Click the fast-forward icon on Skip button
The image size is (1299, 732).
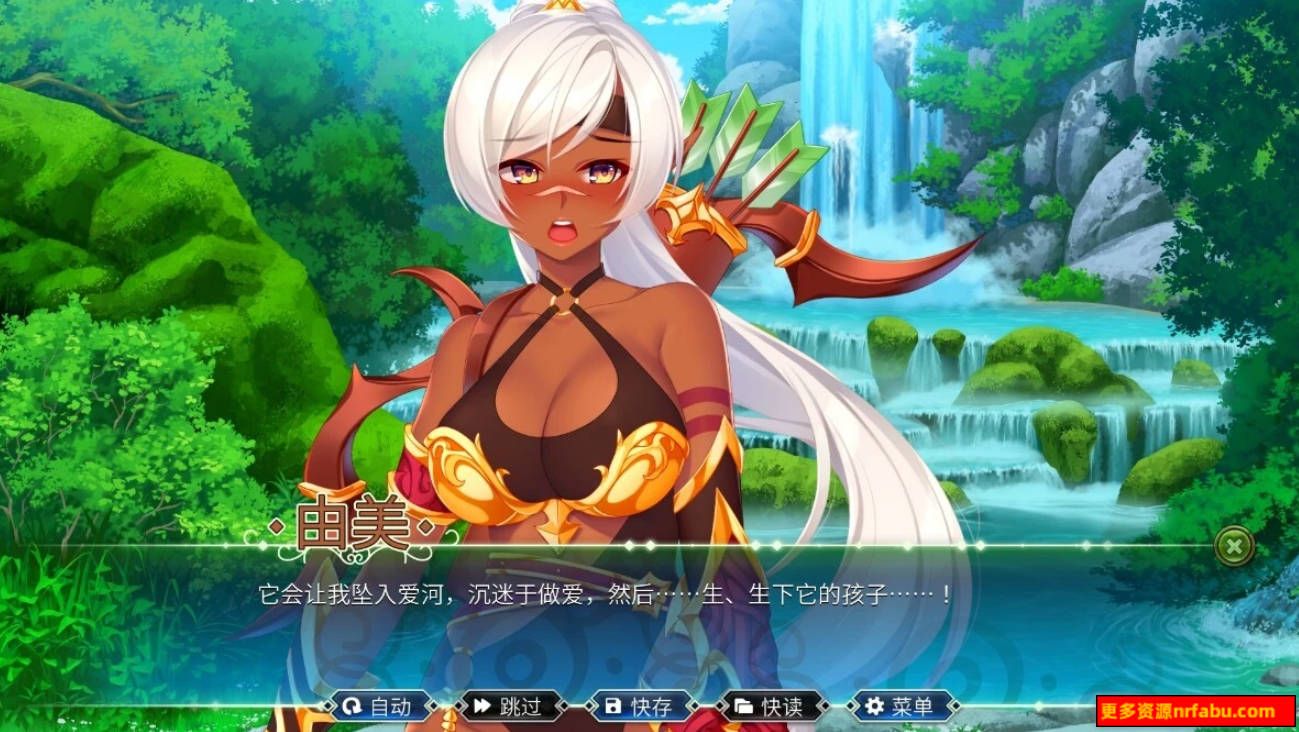480,705
